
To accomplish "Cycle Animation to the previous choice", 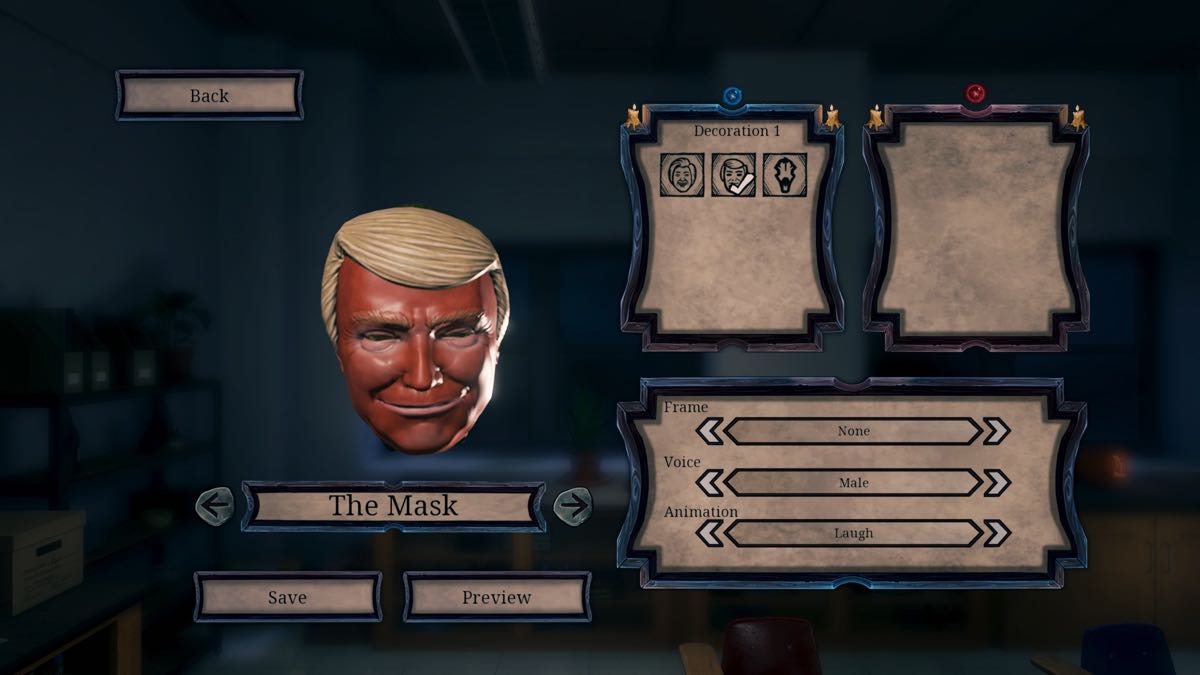I will 709,533.
